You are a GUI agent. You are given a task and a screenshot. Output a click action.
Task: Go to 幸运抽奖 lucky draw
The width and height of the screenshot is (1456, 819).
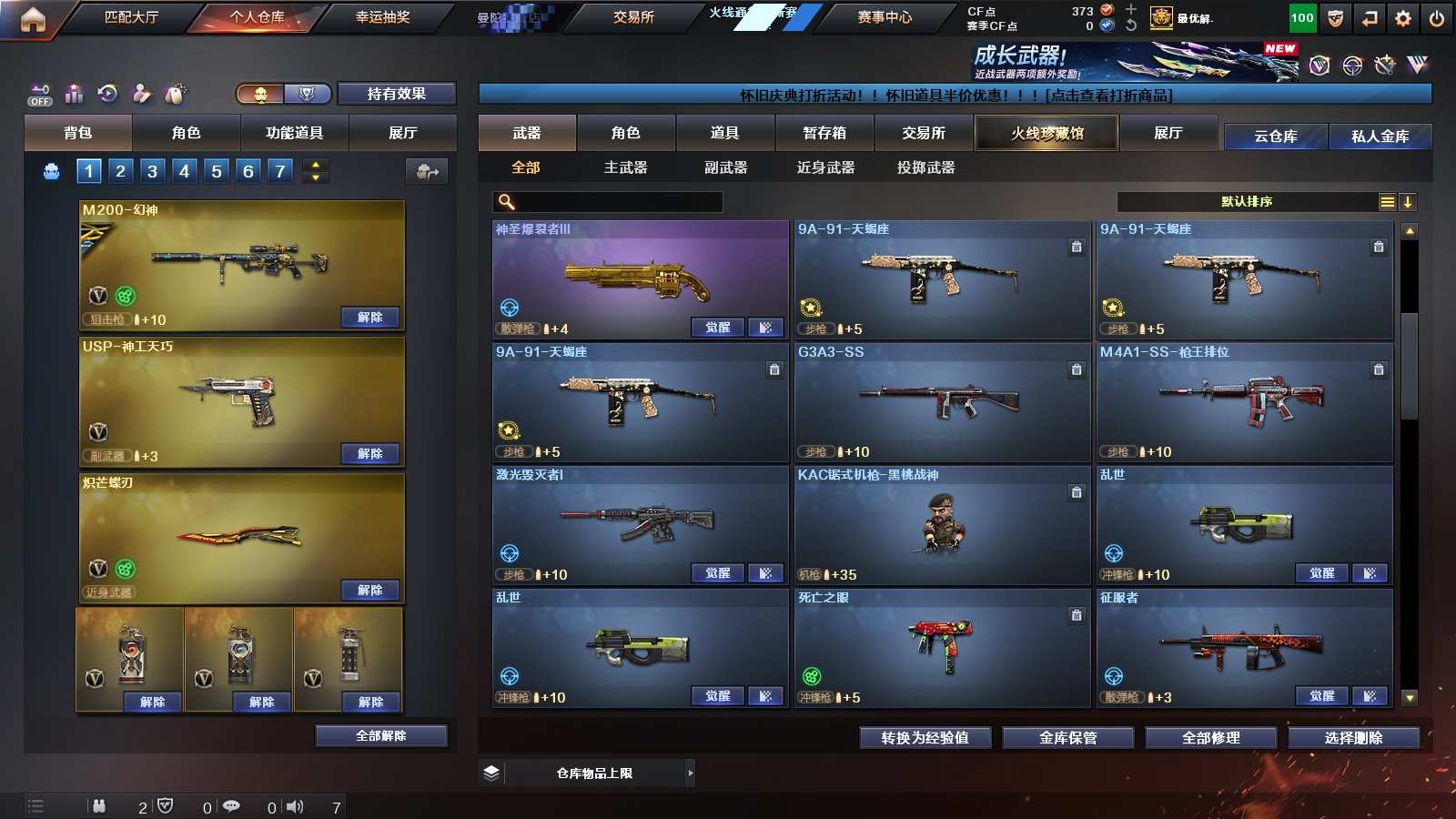pyautogui.click(x=382, y=17)
